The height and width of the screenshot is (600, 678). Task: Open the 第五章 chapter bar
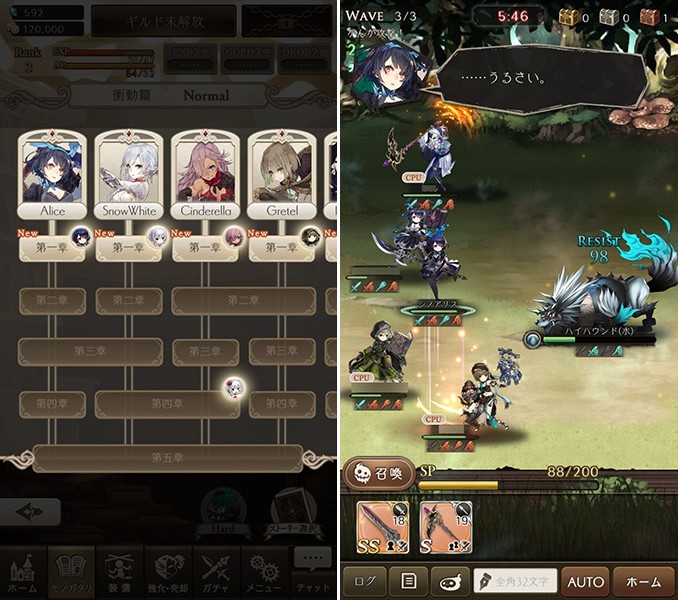point(167,457)
